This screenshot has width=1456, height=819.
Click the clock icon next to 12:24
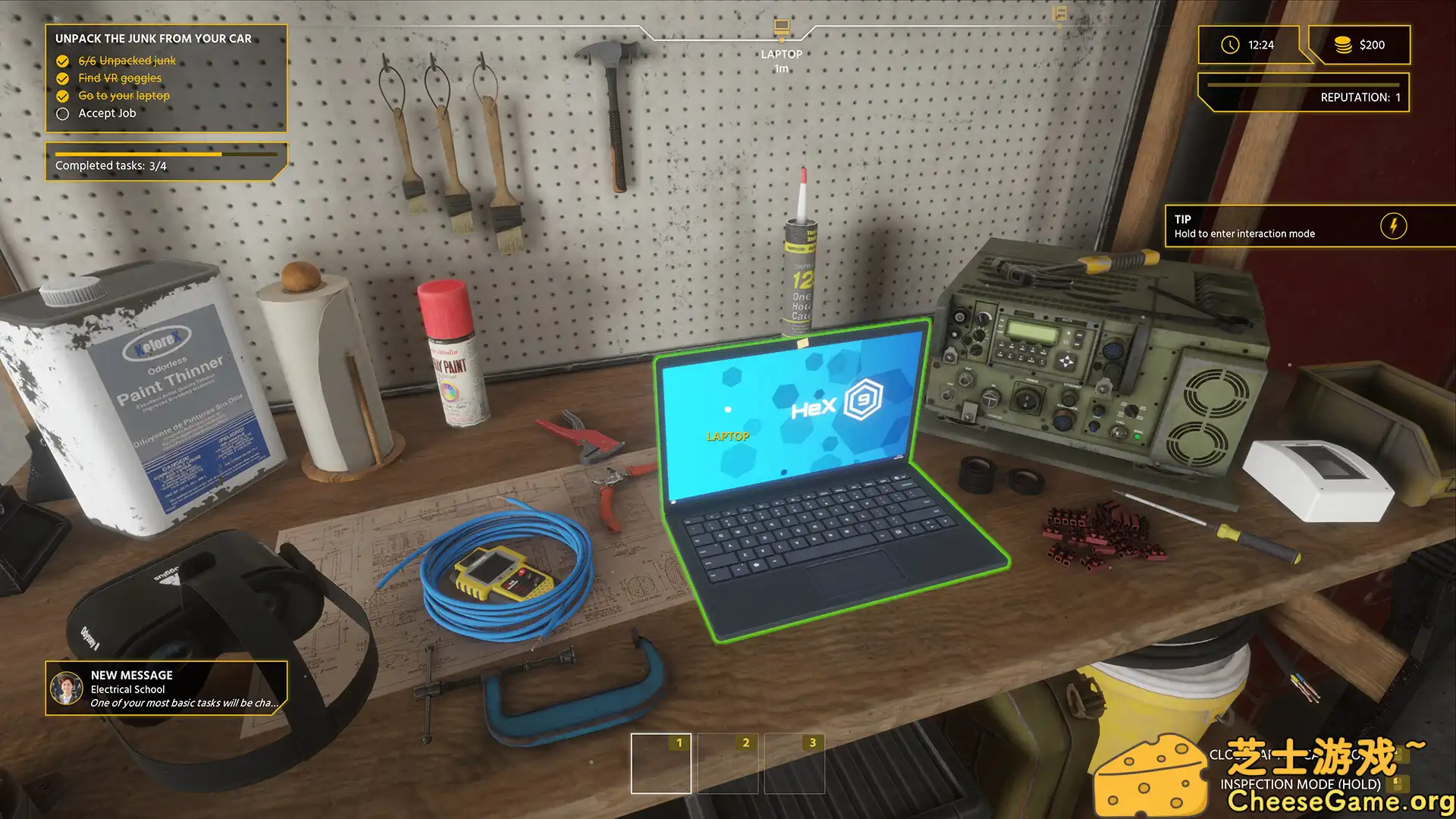tap(1229, 45)
